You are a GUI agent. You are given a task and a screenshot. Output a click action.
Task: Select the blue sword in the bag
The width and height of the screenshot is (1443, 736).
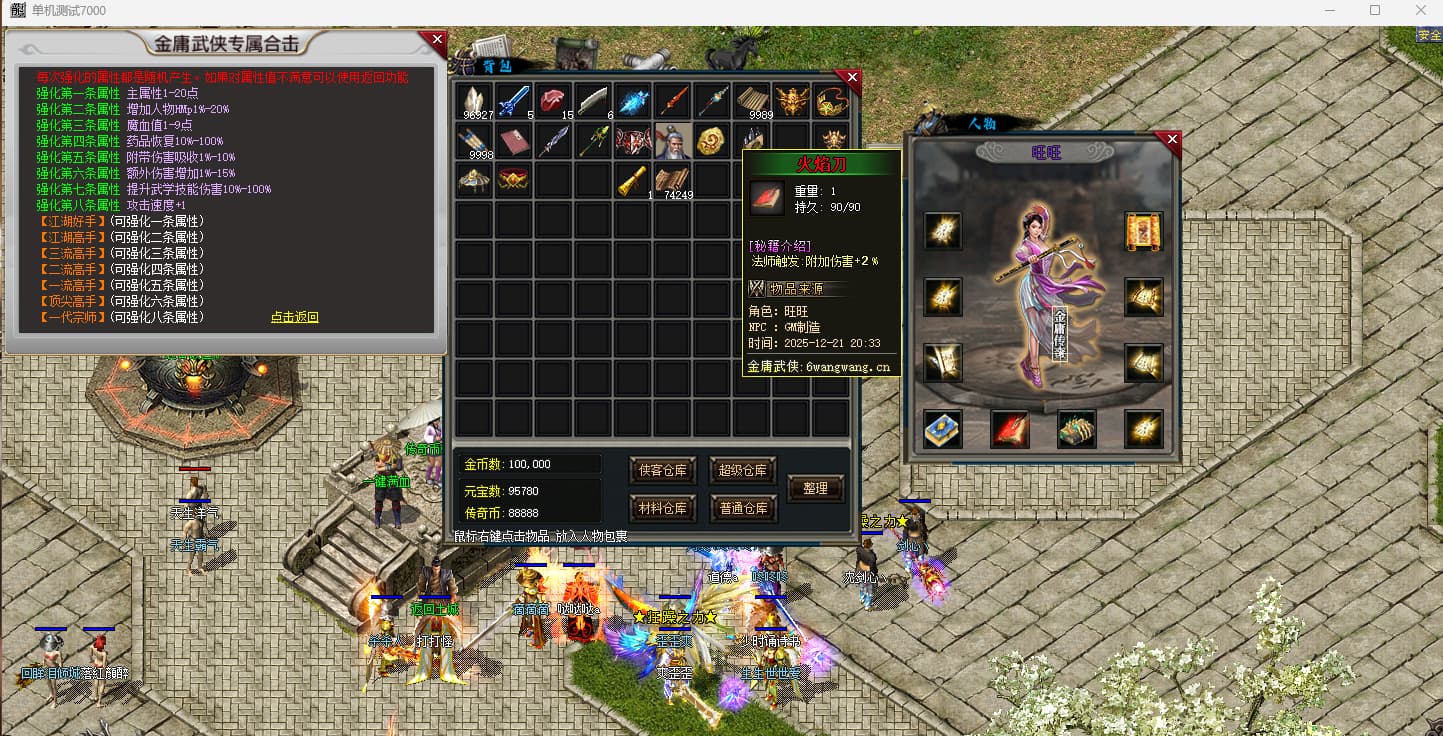tap(514, 101)
